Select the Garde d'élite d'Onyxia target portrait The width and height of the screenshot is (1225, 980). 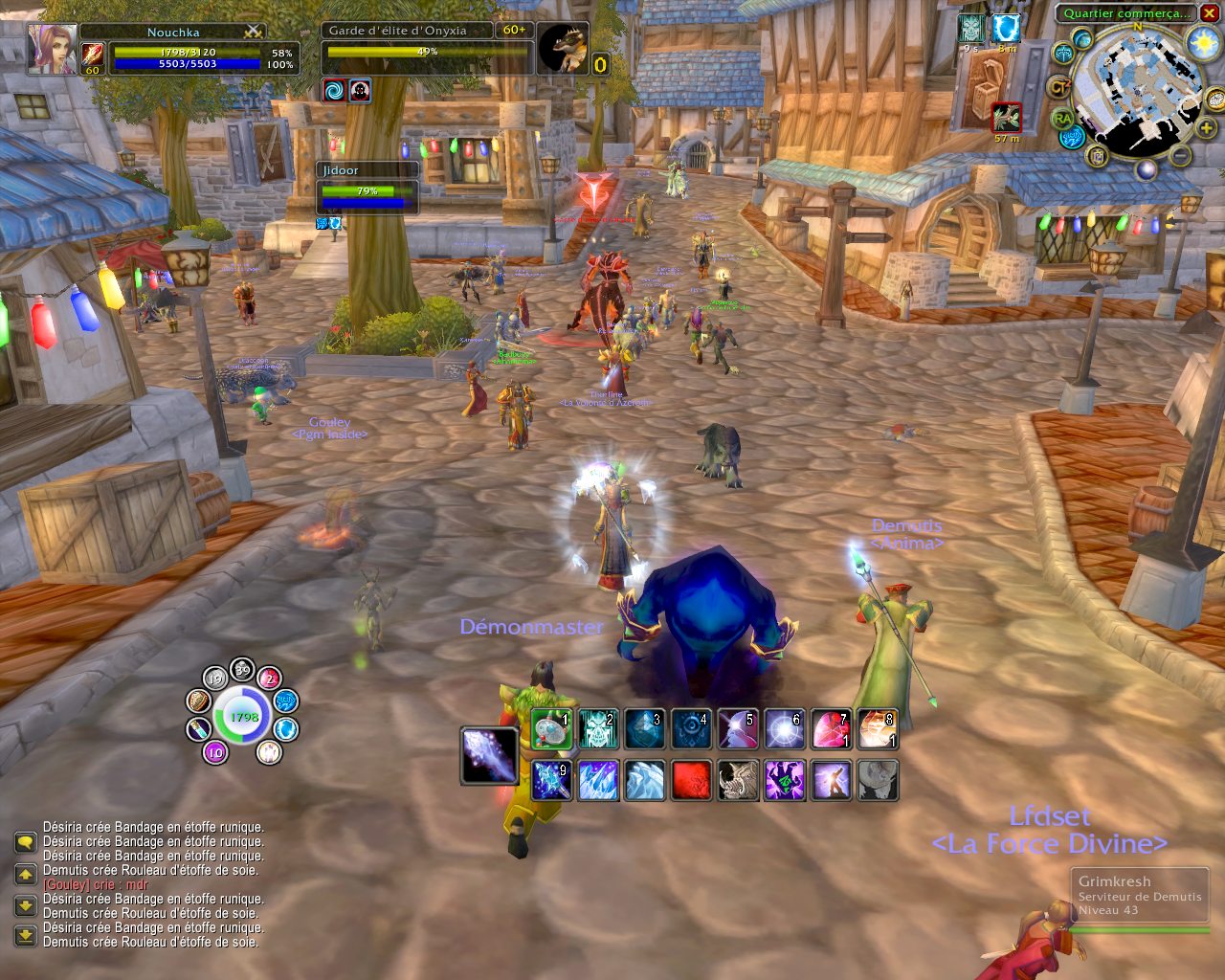(562, 49)
